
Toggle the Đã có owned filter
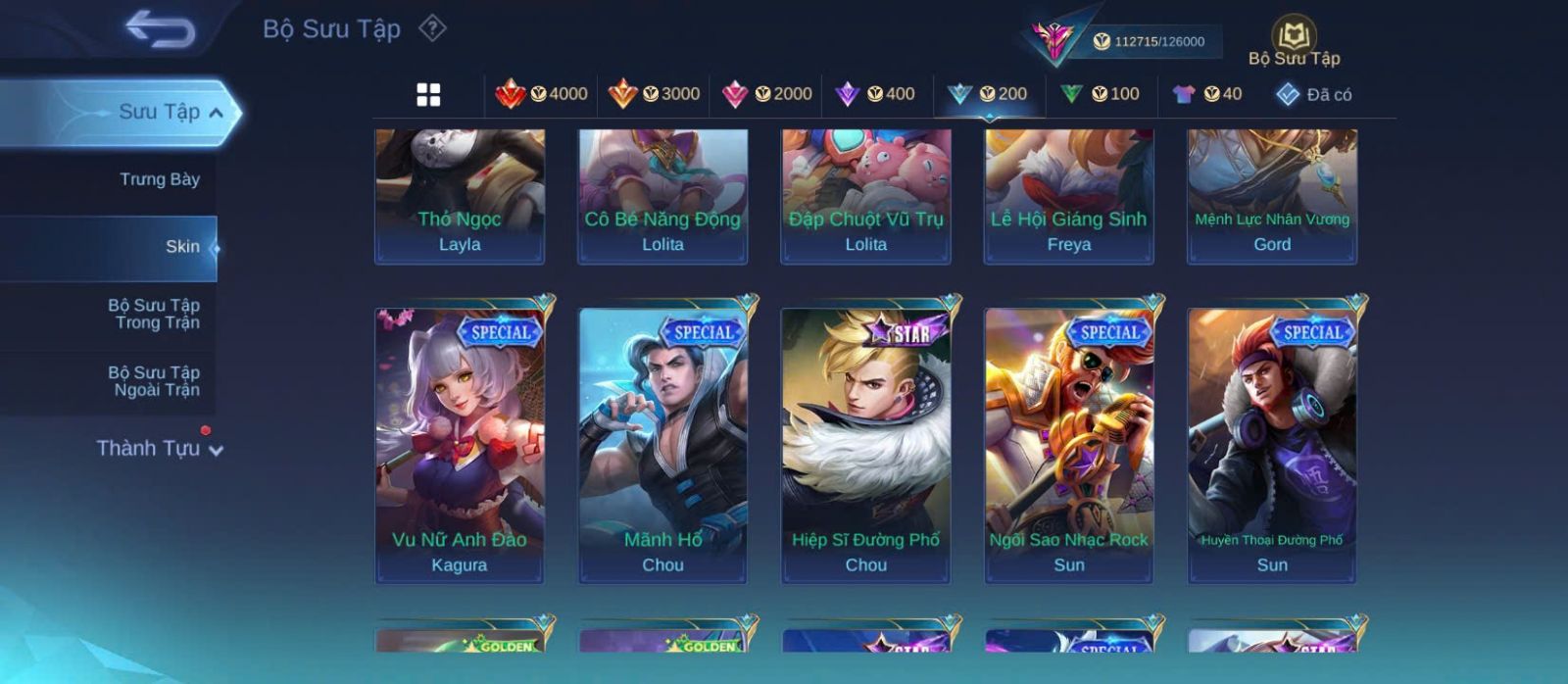[x=1314, y=94]
